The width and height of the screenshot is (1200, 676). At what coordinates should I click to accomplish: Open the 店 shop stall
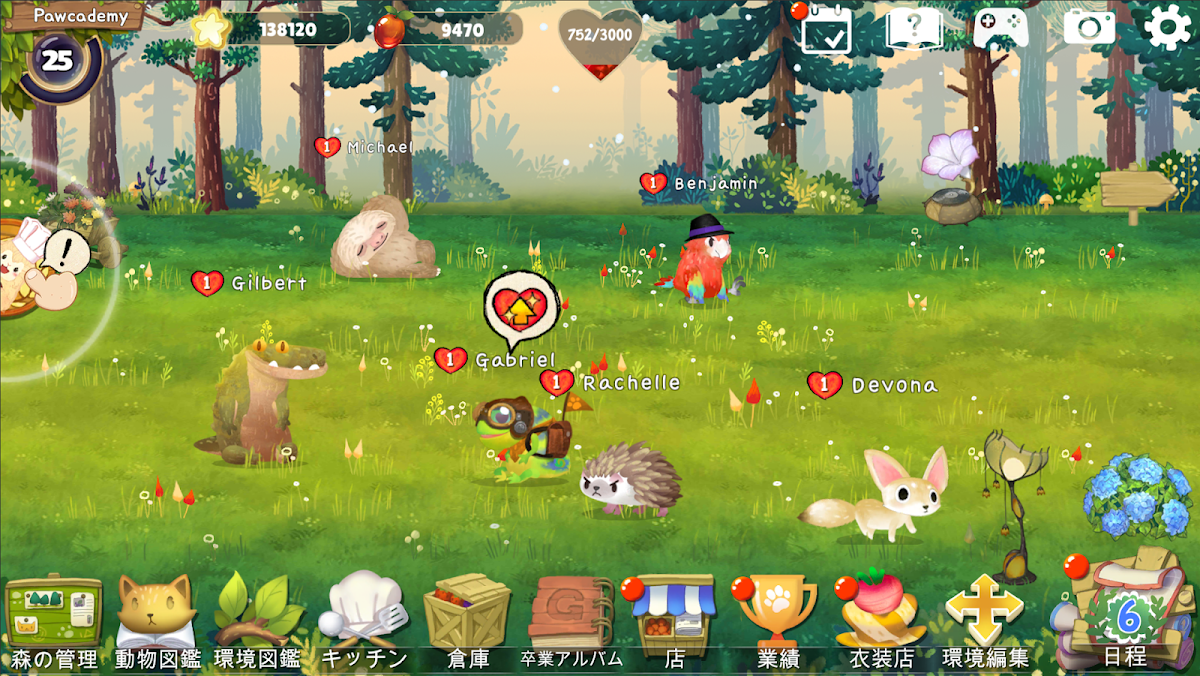(674, 615)
